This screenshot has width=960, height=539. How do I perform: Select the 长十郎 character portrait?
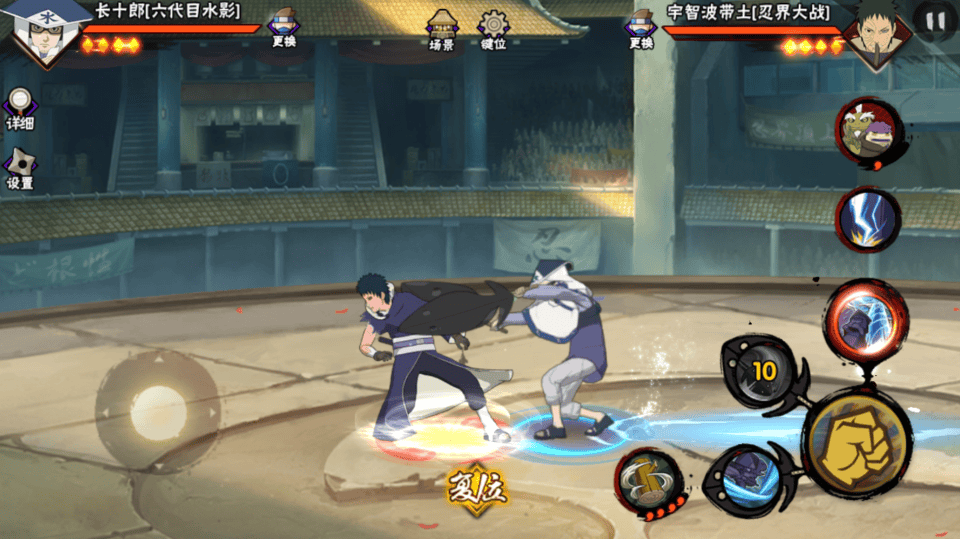42,32
